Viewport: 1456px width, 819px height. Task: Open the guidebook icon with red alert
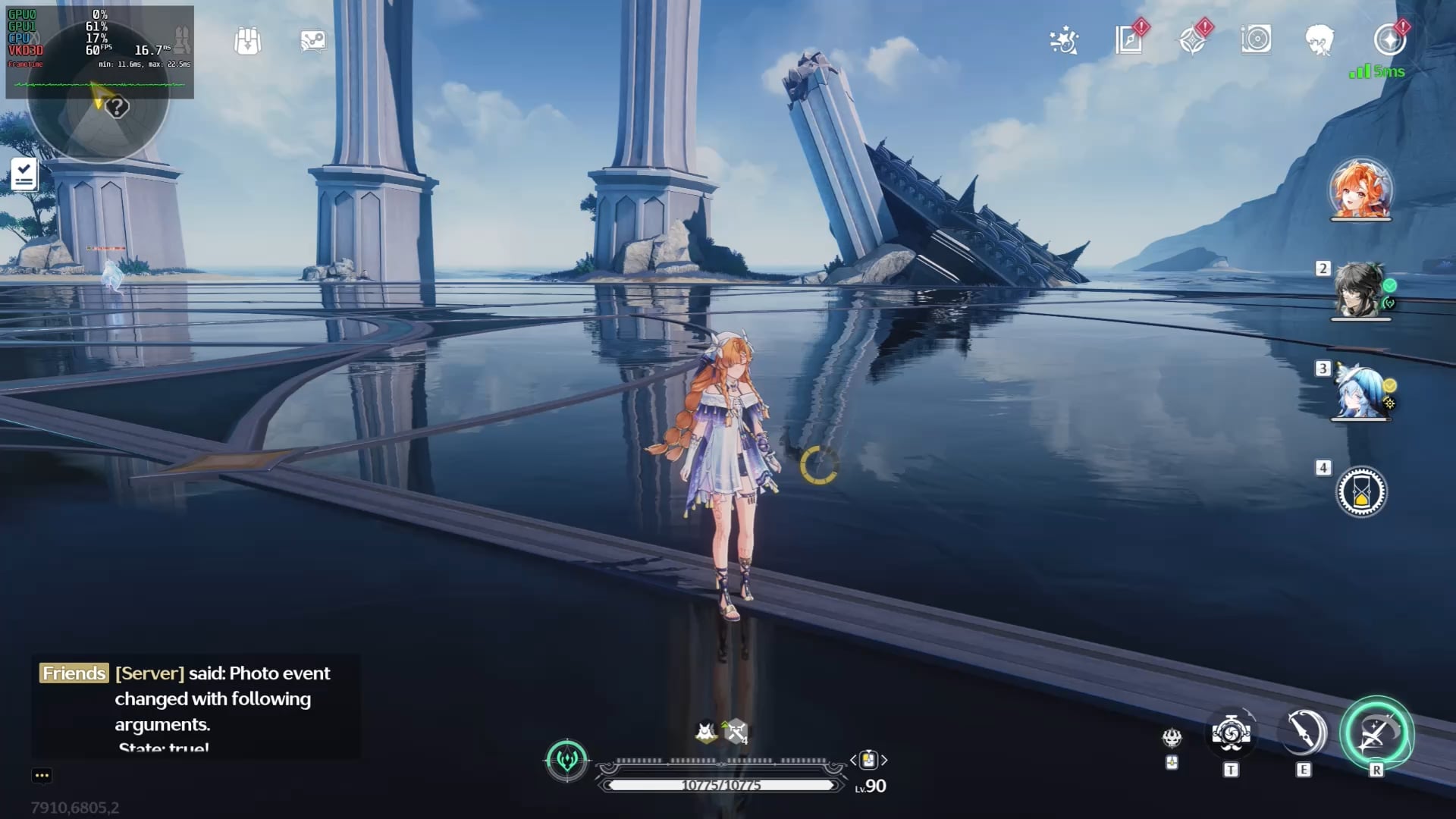(x=1129, y=39)
